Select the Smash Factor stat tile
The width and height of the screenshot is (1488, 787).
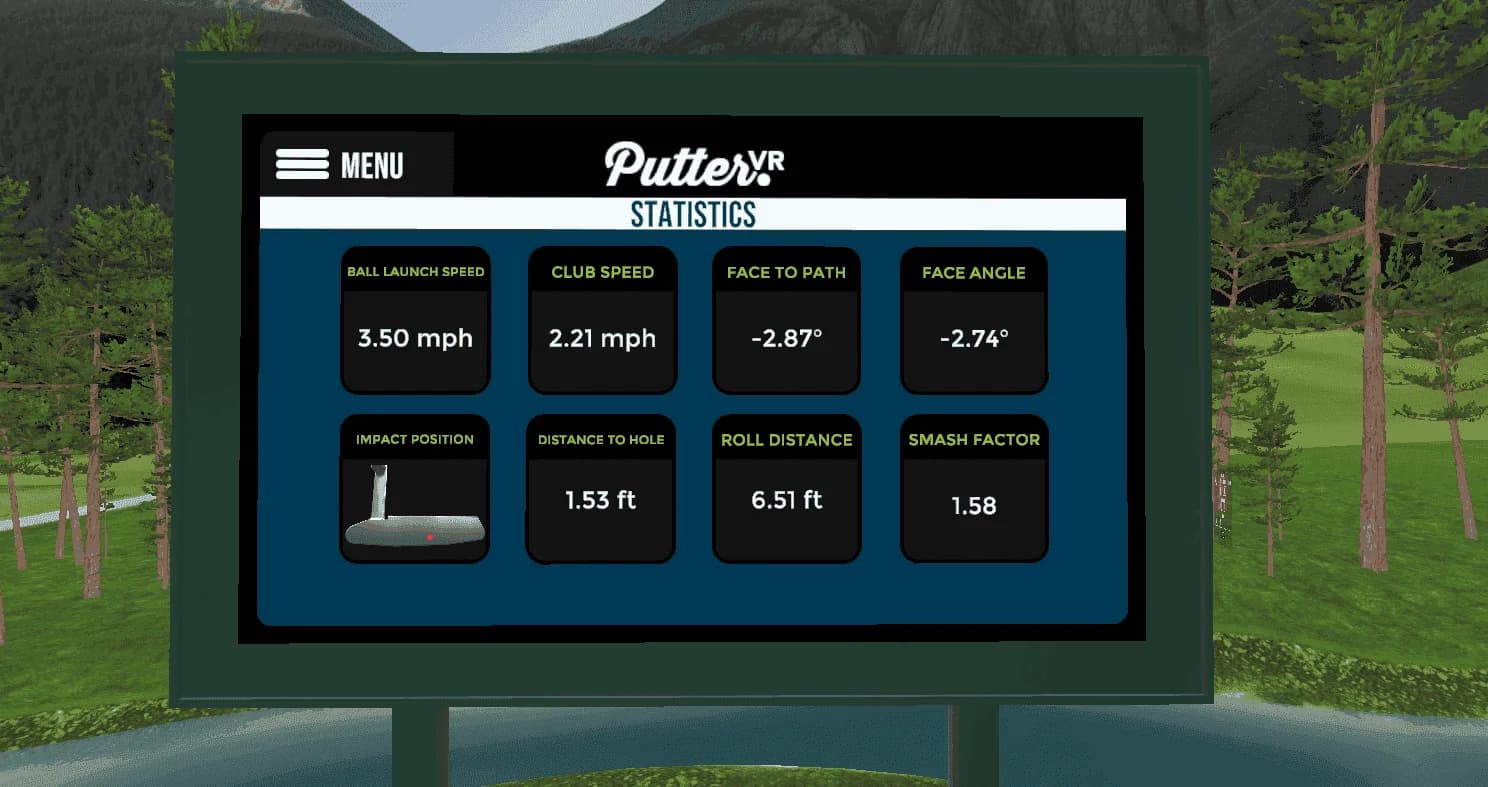[973, 487]
